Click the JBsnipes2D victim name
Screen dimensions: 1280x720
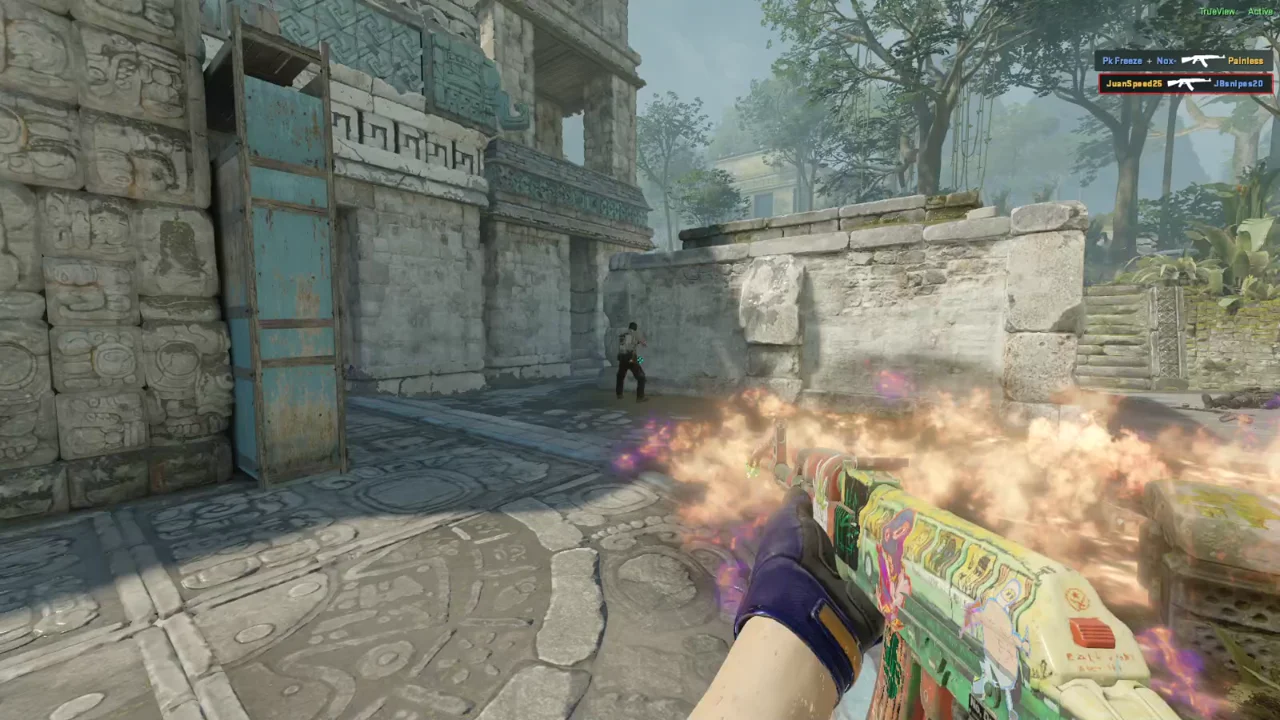(1238, 83)
